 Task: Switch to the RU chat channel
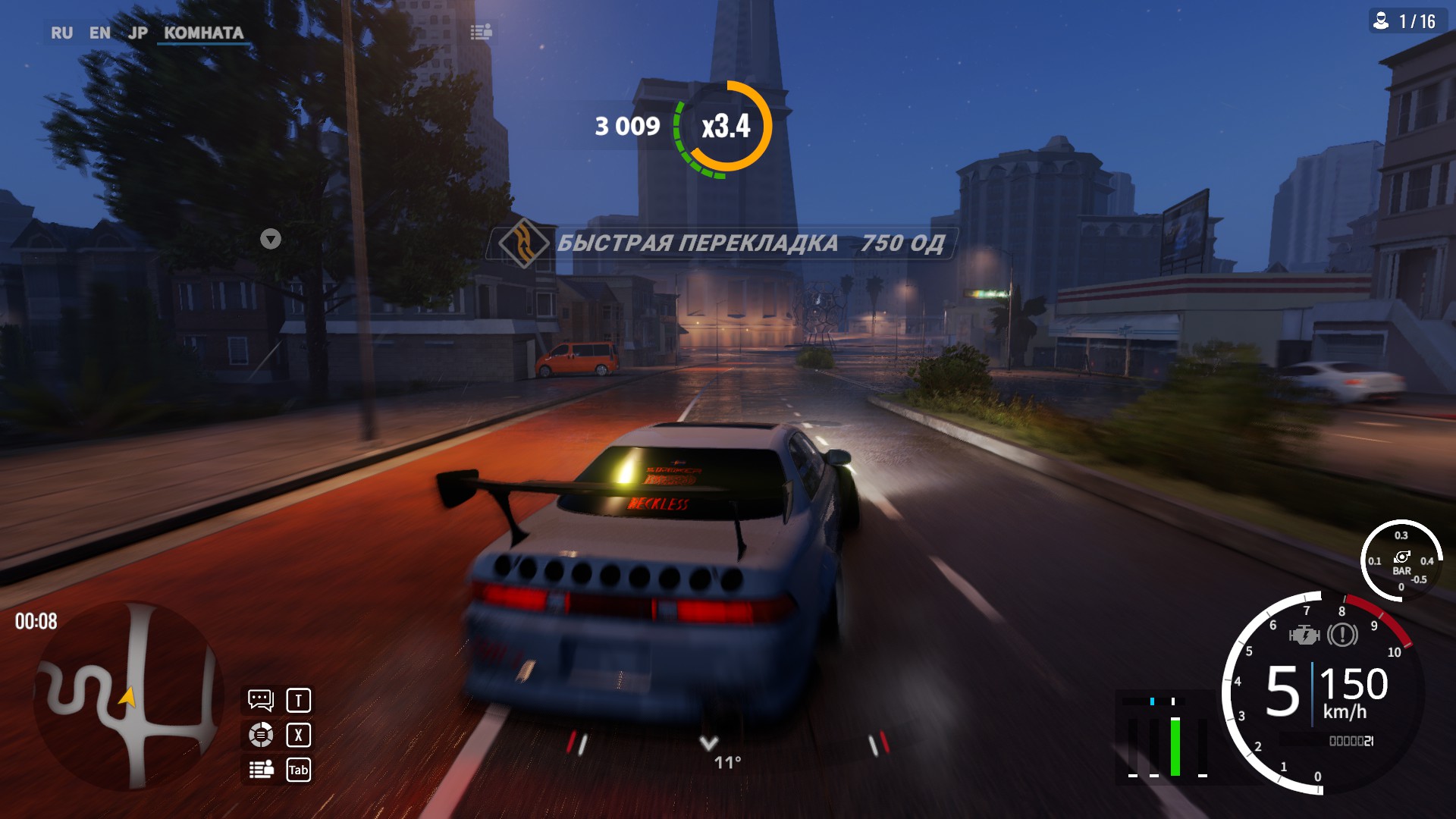pos(61,33)
